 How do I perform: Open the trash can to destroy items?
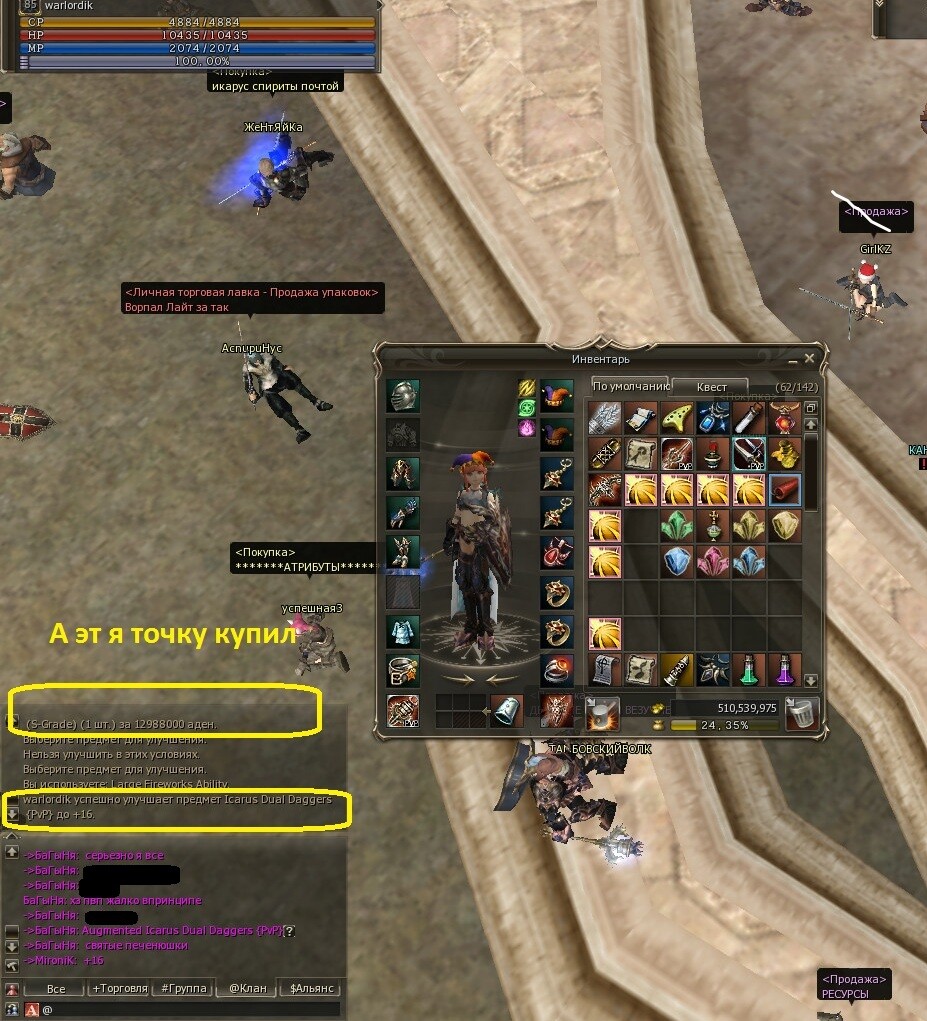(802, 713)
